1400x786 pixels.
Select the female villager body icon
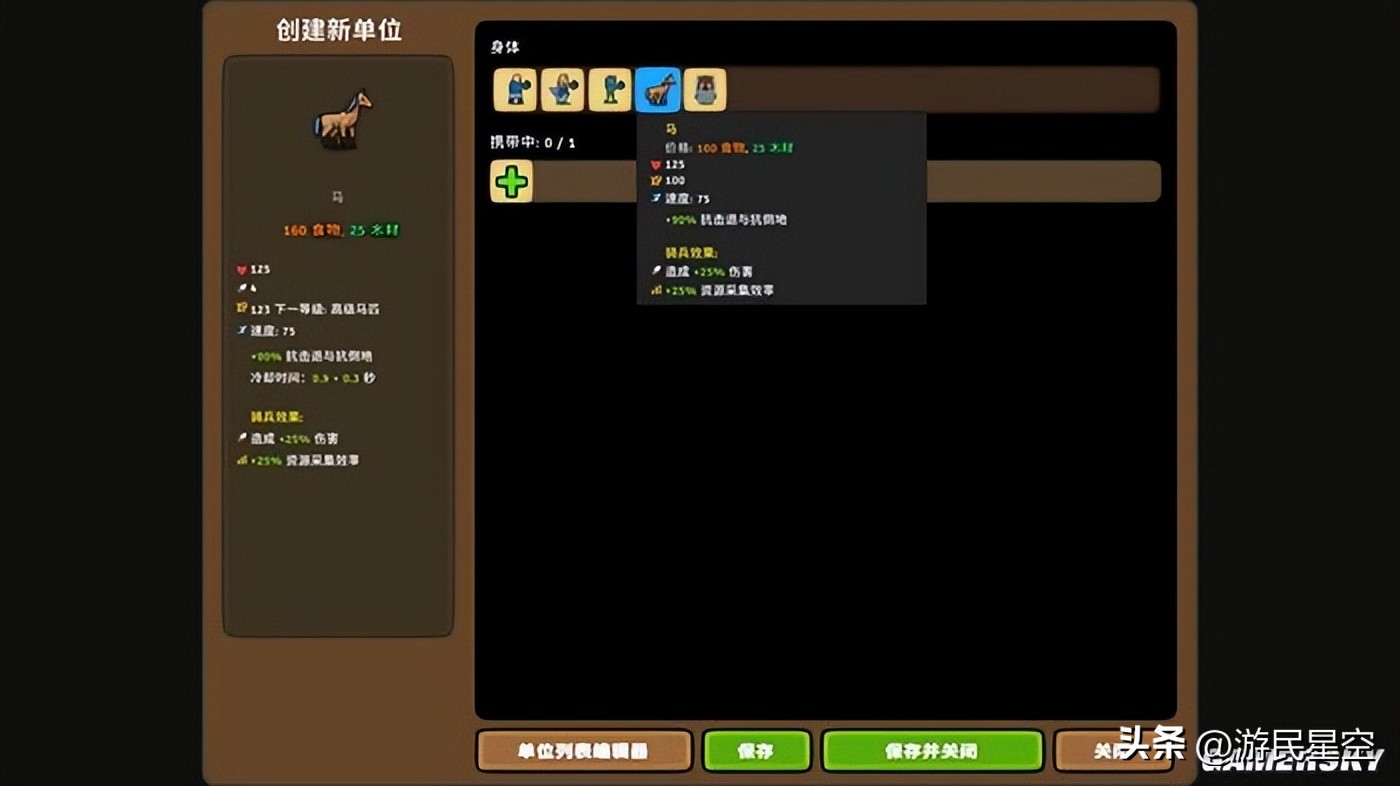(560, 89)
